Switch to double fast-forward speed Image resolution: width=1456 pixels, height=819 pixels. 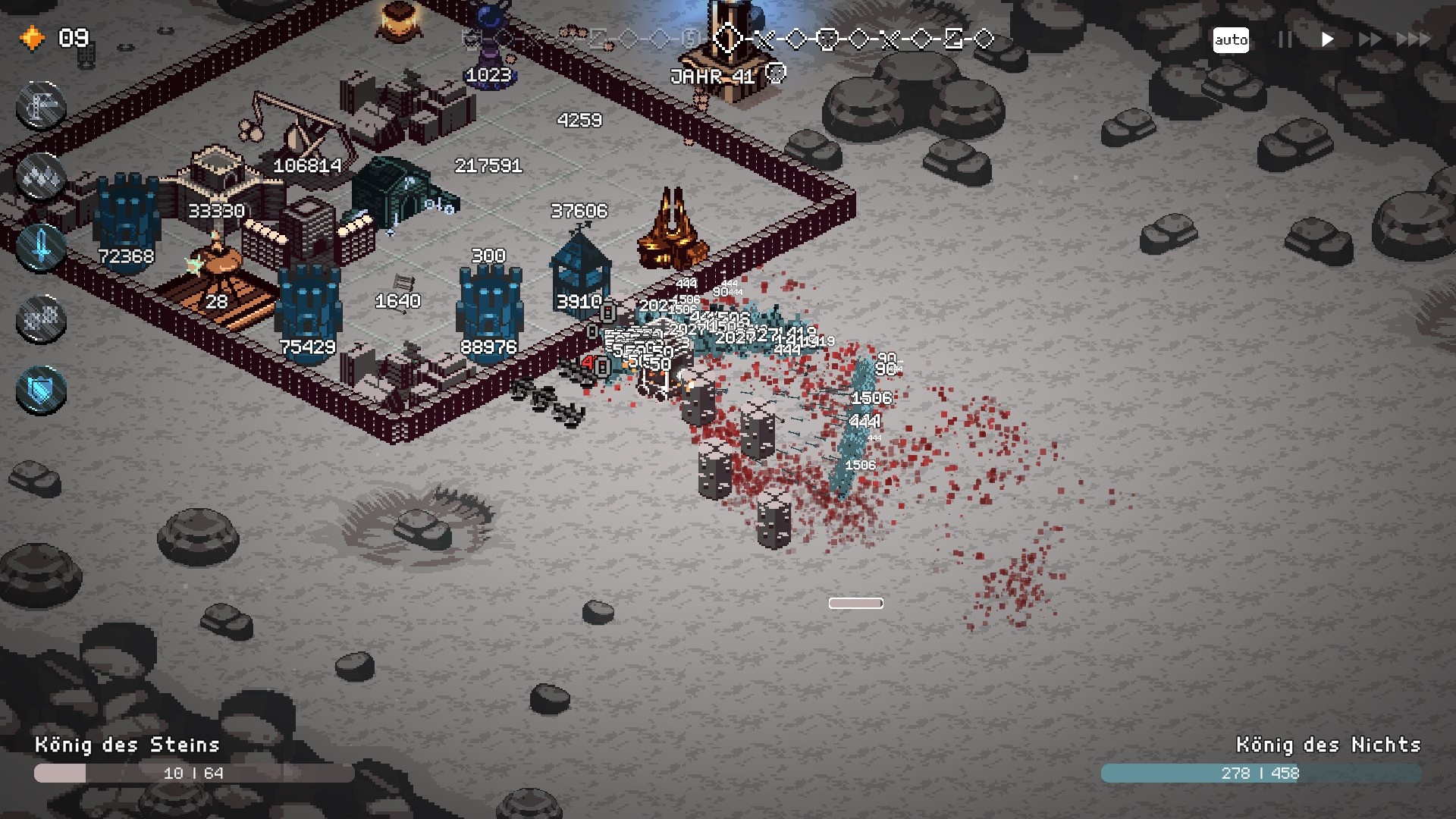pyautogui.click(x=1370, y=39)
